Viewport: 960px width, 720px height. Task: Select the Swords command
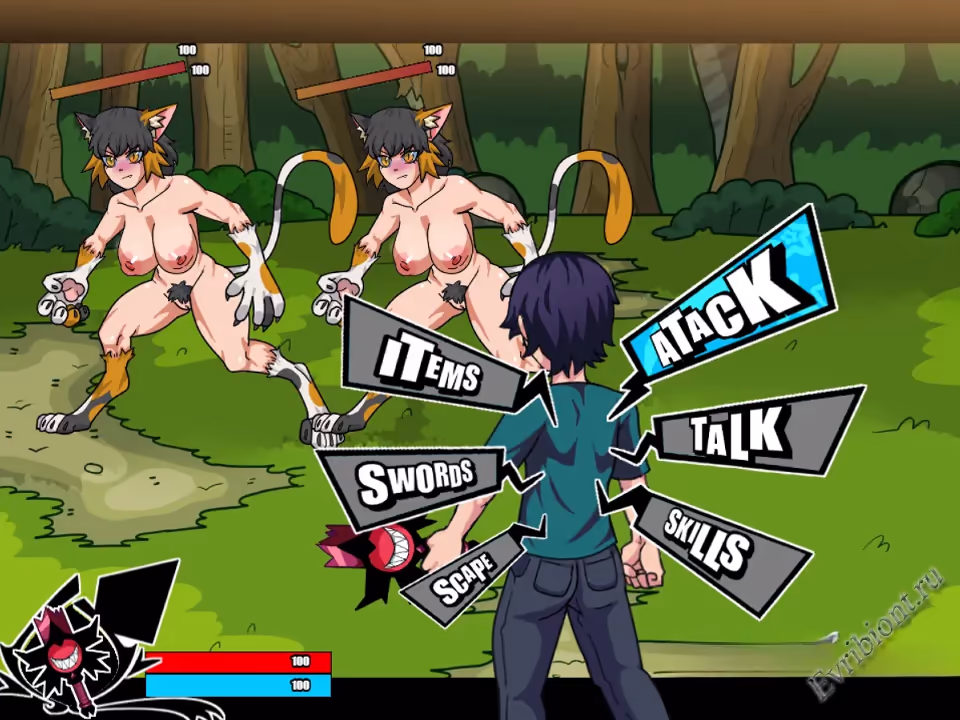[x=413, y=481]
